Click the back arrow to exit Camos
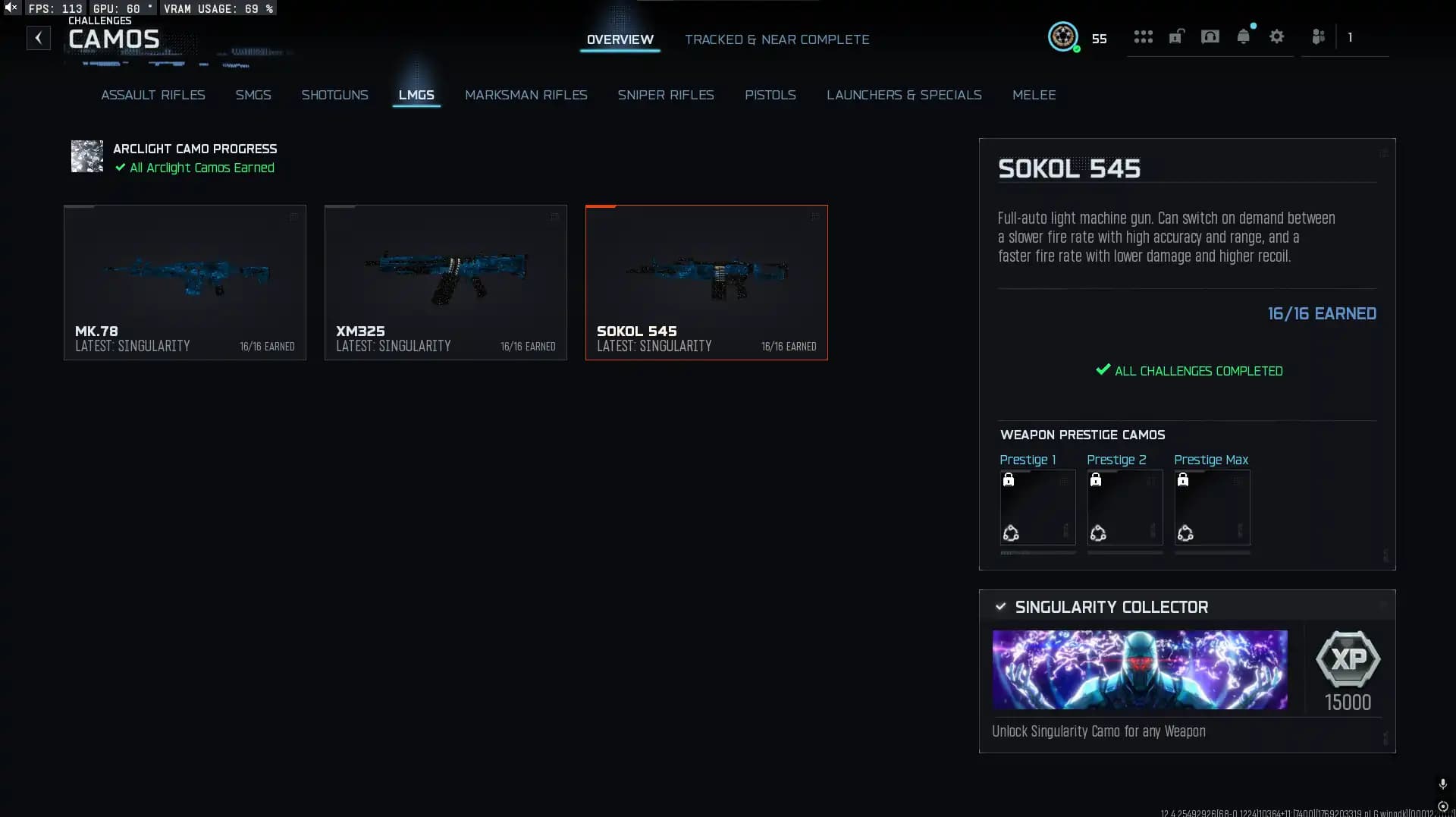 click(x=38, y=37)
